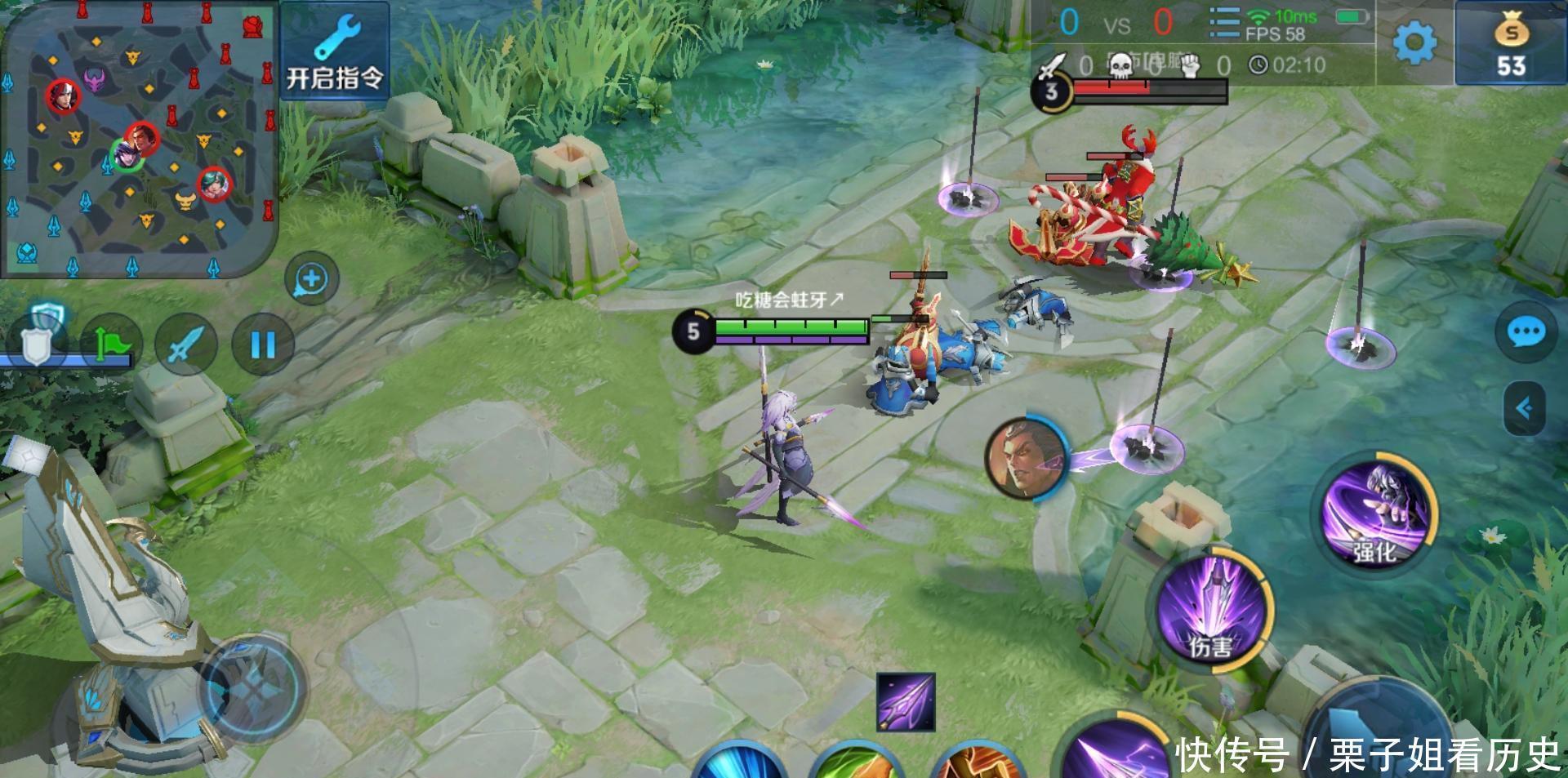This screenshot has height=778, width=1568.
Task: Use the virtual movement joystick
Action: point(253,687)
